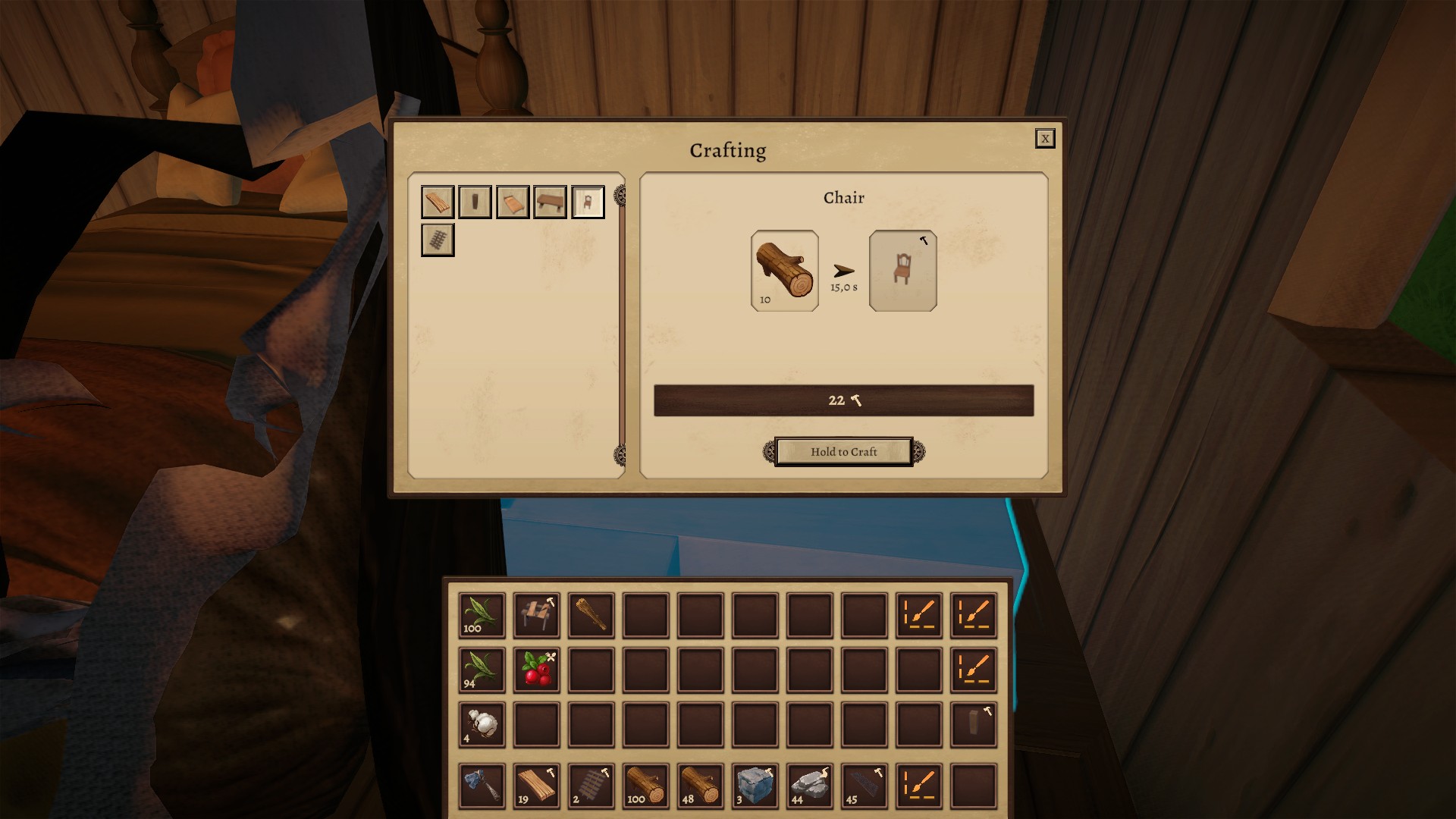
Task: Select the sawhorse workbench item
Action: click(x=537, y=615)
